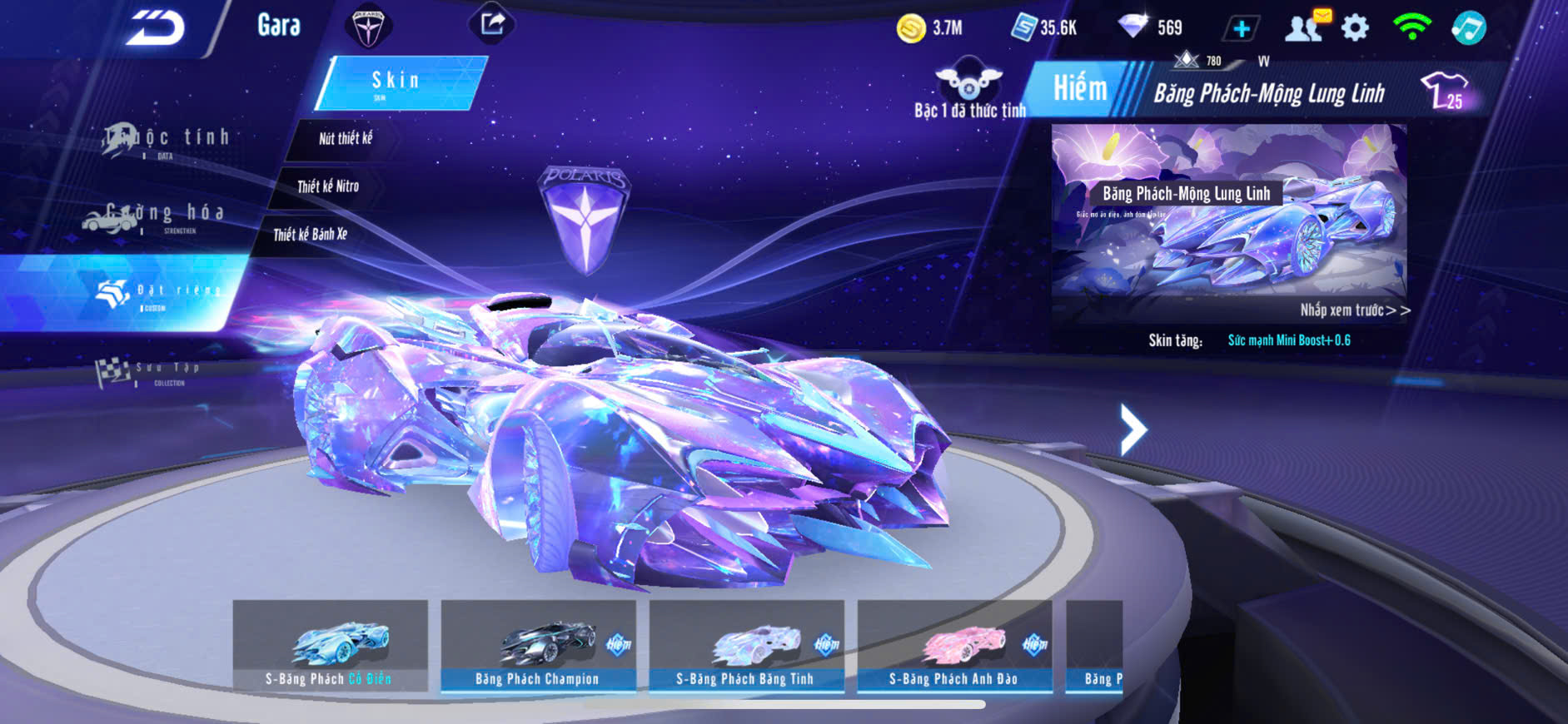The height and width of the screenshot is (724, 1568).
Task: Open the gear settings icon
Action: point(1355,27)
